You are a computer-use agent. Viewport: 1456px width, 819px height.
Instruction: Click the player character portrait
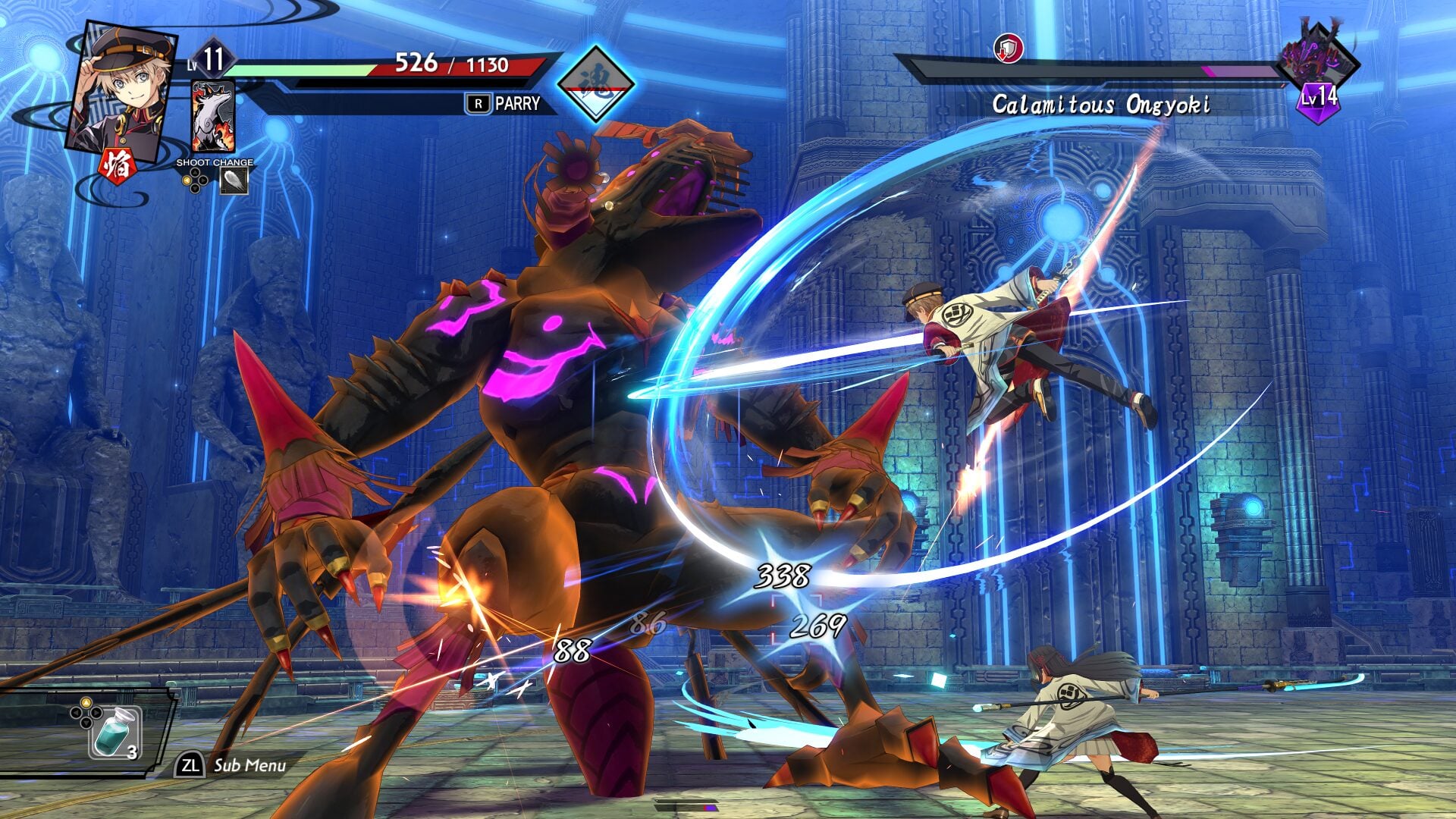tap(121, 89)
